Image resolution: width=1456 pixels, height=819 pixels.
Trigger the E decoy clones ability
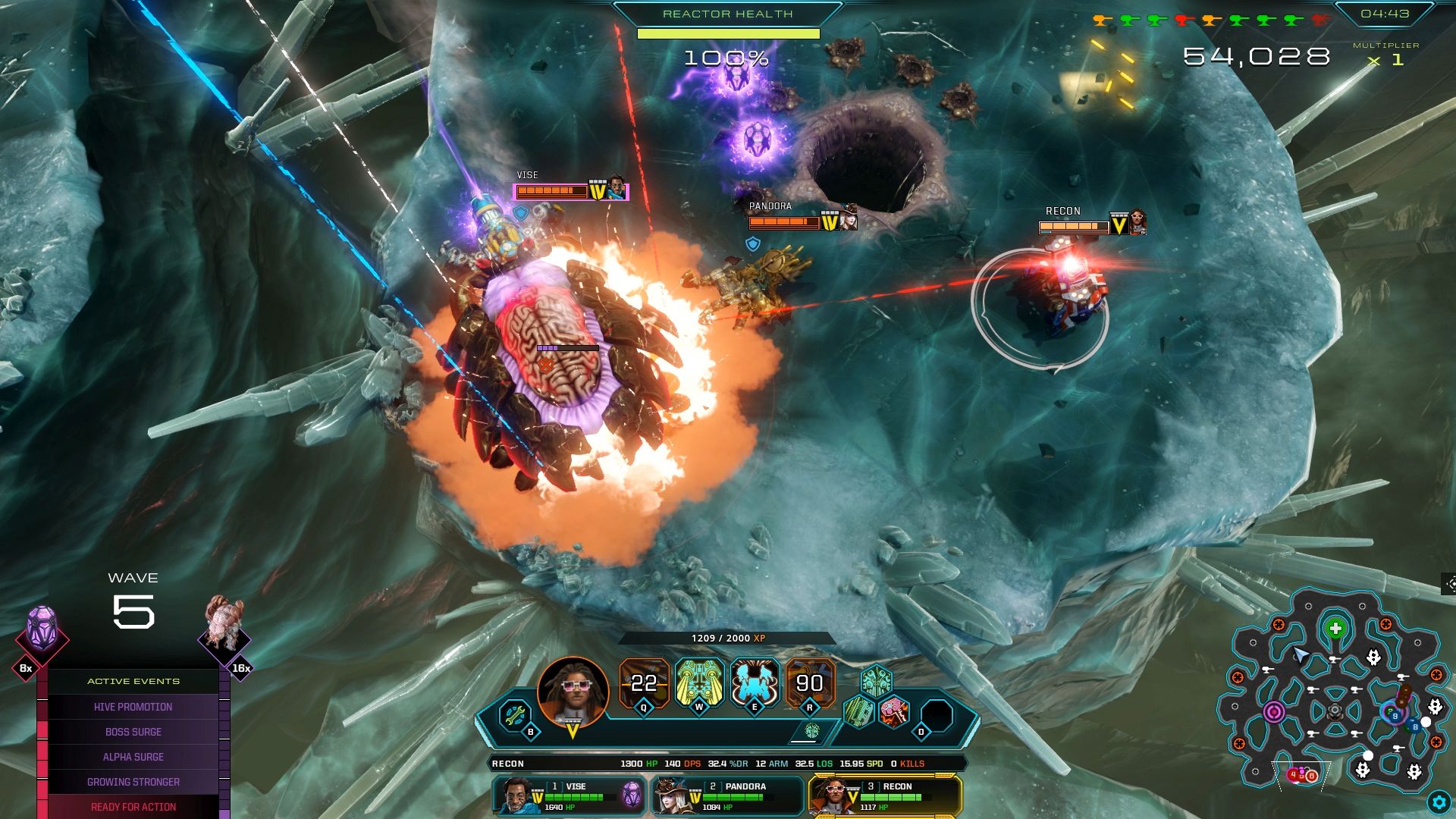pyautogui.click(x=755, y=682)
